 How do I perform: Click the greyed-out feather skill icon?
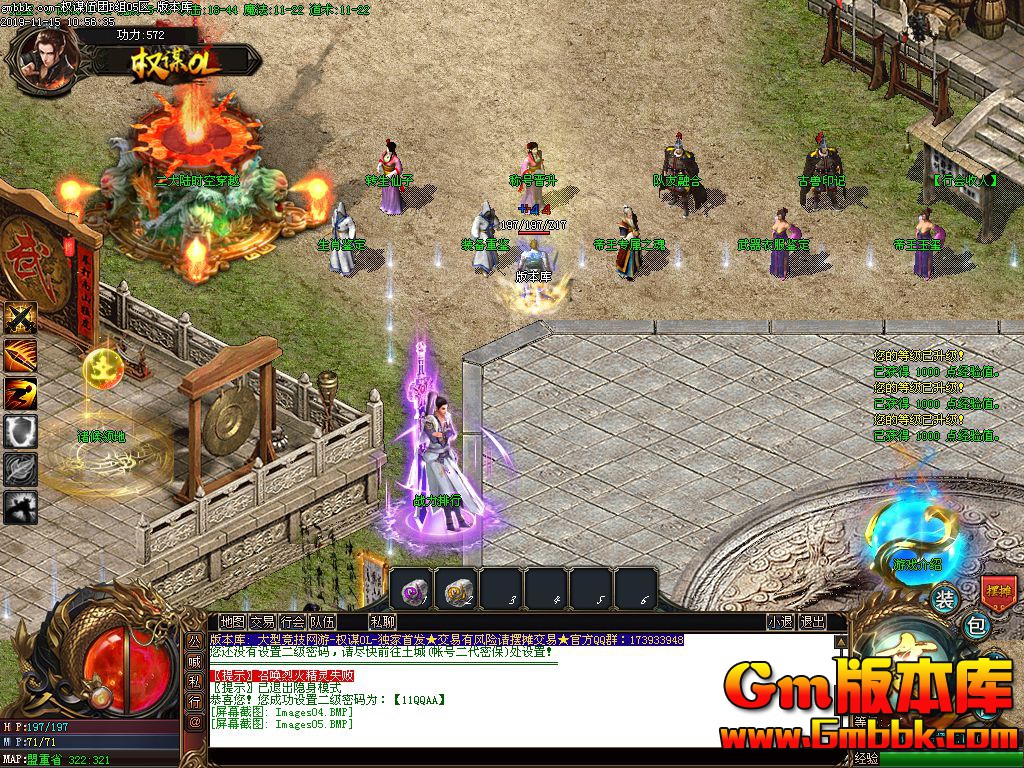(x=20, y=469)
